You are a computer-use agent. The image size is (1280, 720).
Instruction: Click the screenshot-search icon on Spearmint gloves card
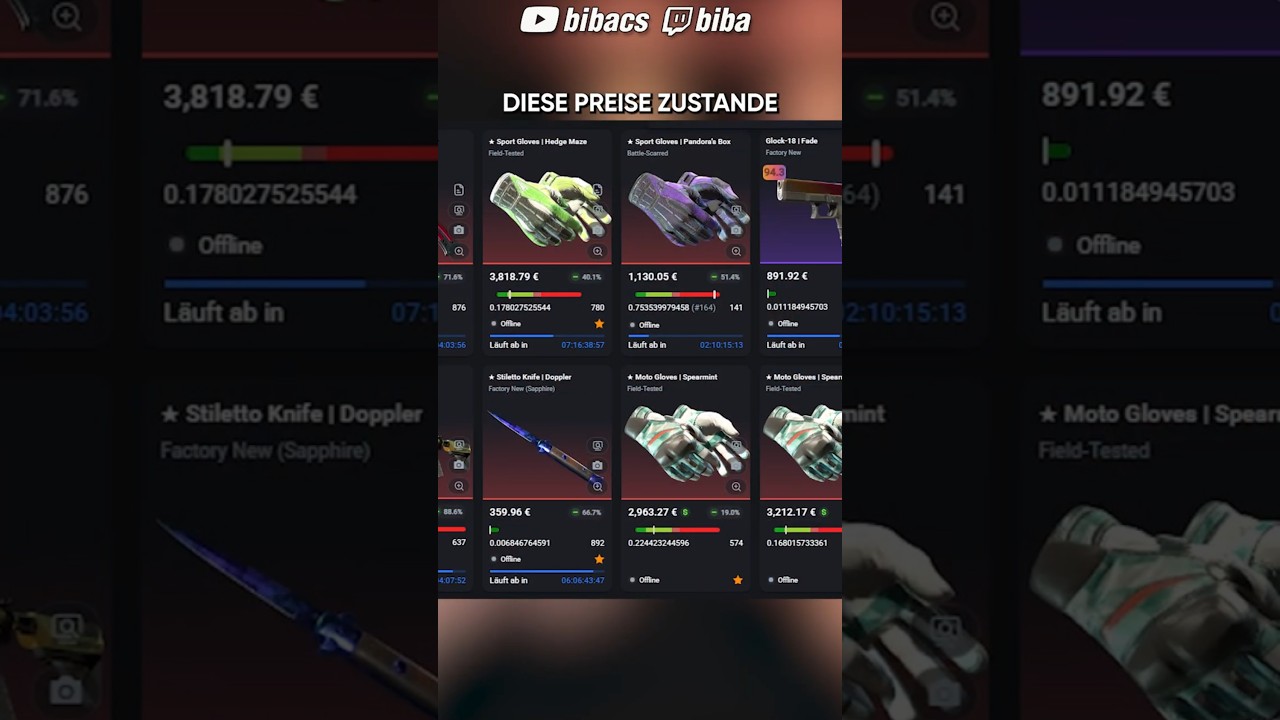[x=736, y=444]
